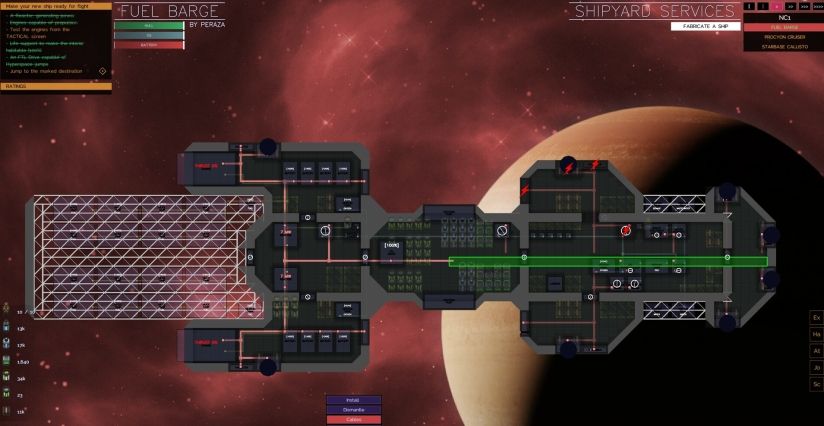The width and height of the screenshot is (824, 426).
Task: Set double-arrow game speed
Action: (790, 6)
